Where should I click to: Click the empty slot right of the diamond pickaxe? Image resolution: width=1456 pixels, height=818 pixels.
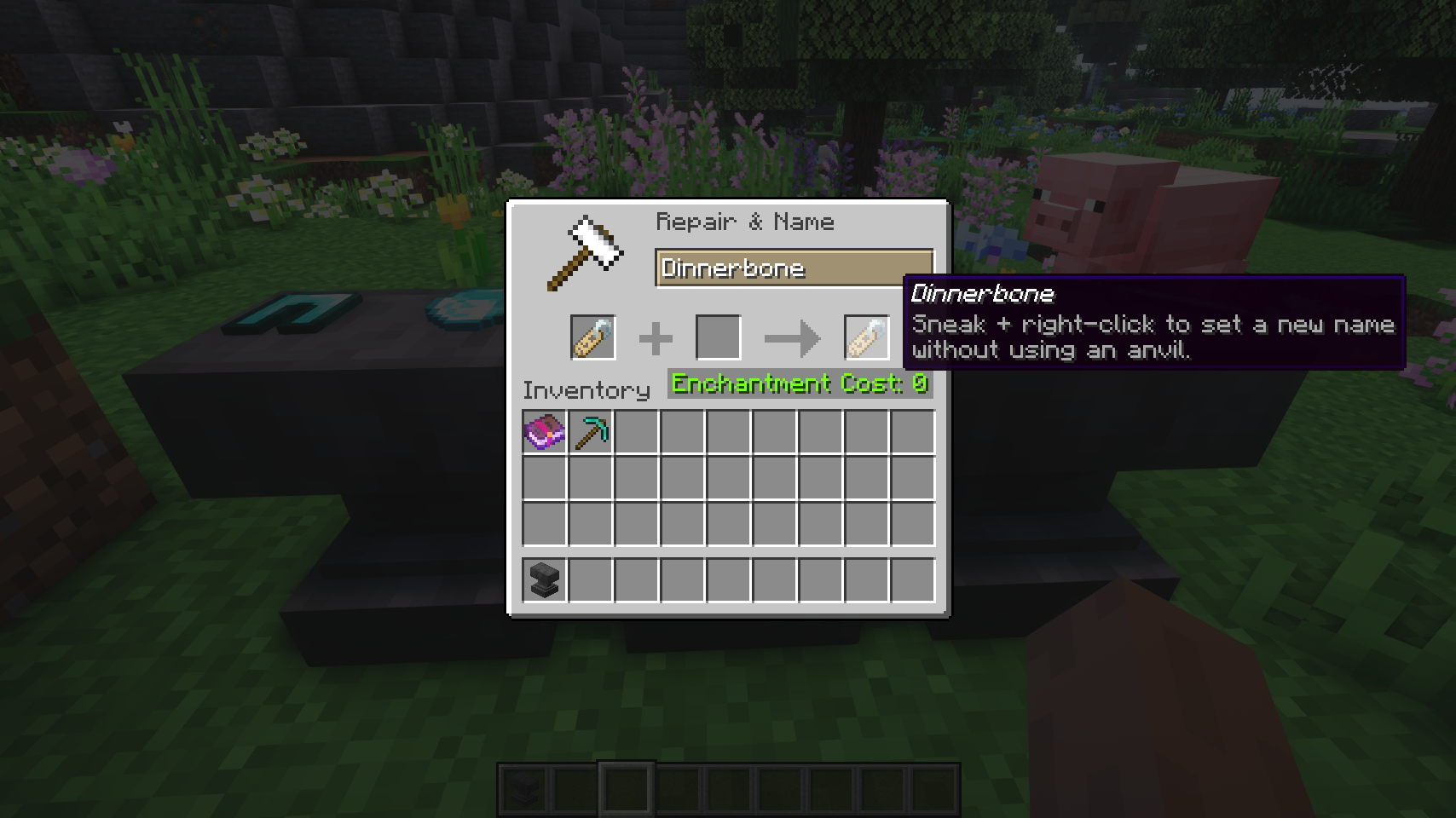[638, 433]
